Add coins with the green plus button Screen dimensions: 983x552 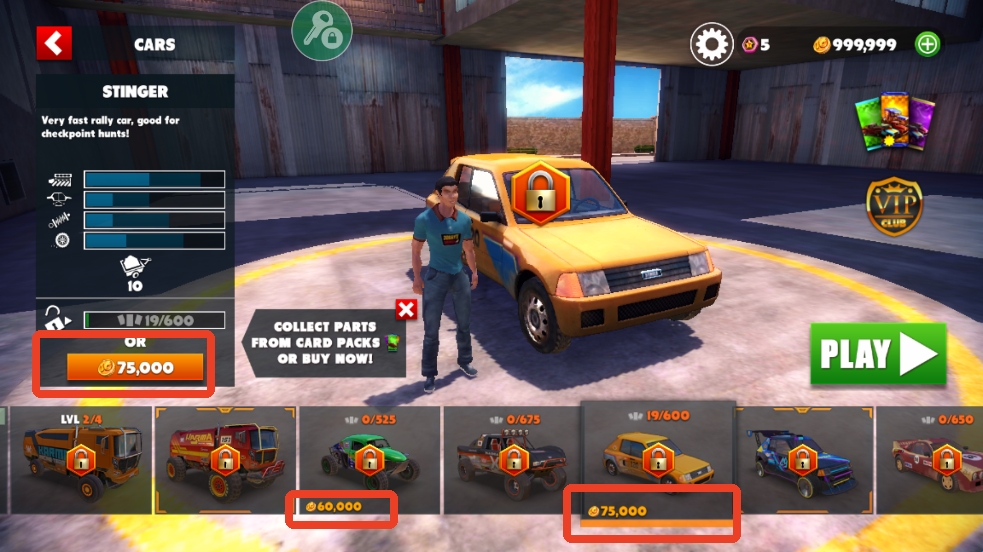pyautogui.click(x=928, y=44)
